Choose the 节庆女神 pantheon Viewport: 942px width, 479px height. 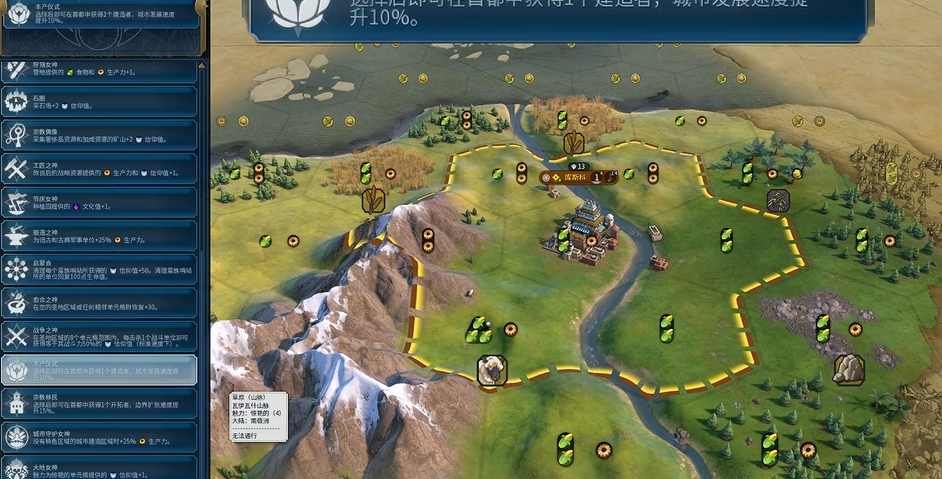tap(100, 203)
